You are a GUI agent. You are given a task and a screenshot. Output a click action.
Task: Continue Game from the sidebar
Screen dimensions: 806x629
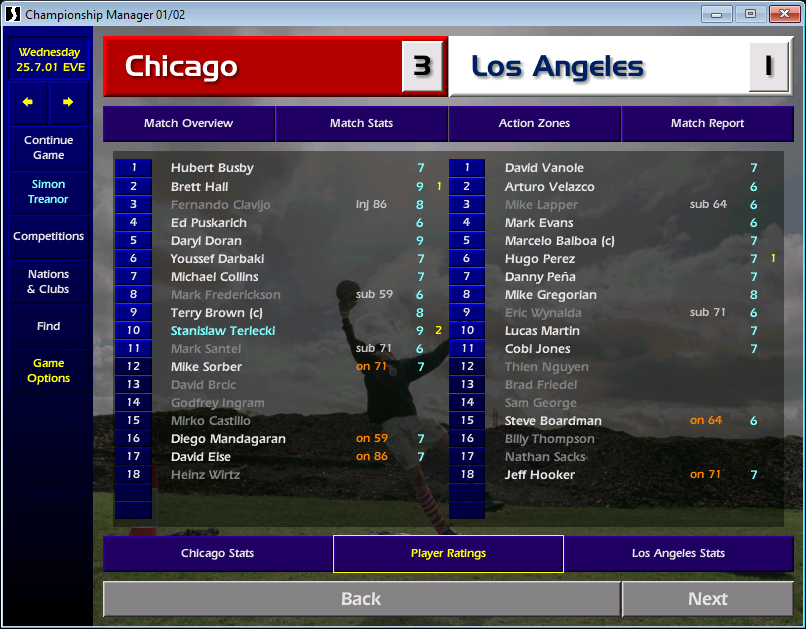tap(48, 148)
